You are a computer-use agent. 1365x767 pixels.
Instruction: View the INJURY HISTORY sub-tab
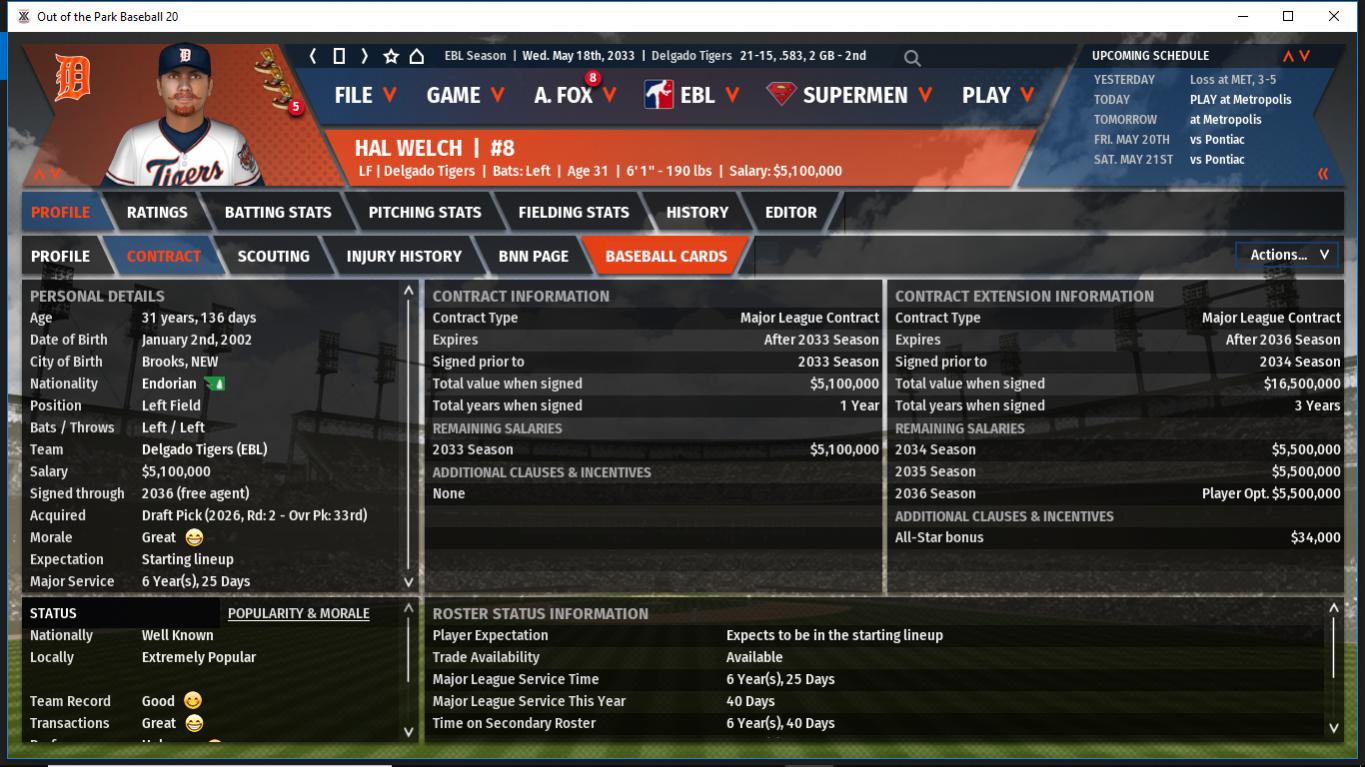coord(404,256)
